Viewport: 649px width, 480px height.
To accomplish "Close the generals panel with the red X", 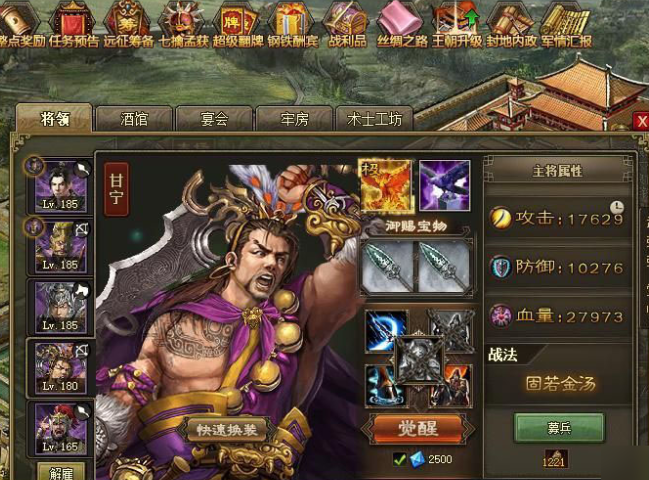I will [x=641, y=121].
